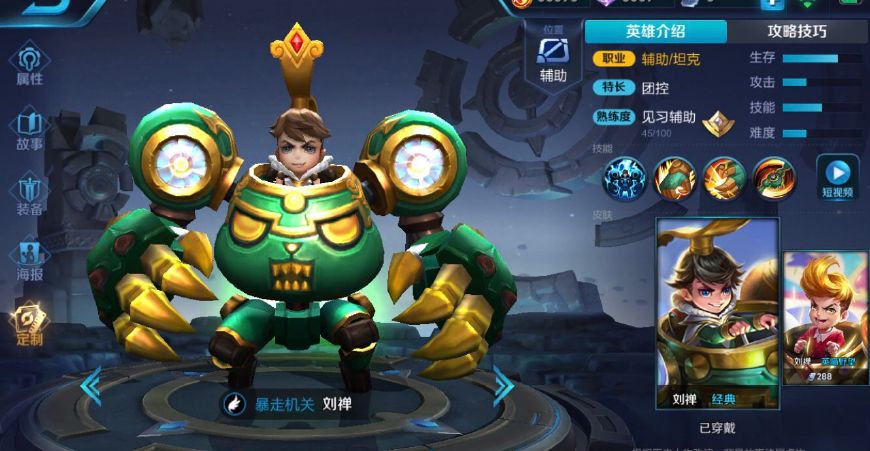Viewport: 870px width, 451px height.
Task: Play the 短视频 short video
Action: click(x=838, y=177)
